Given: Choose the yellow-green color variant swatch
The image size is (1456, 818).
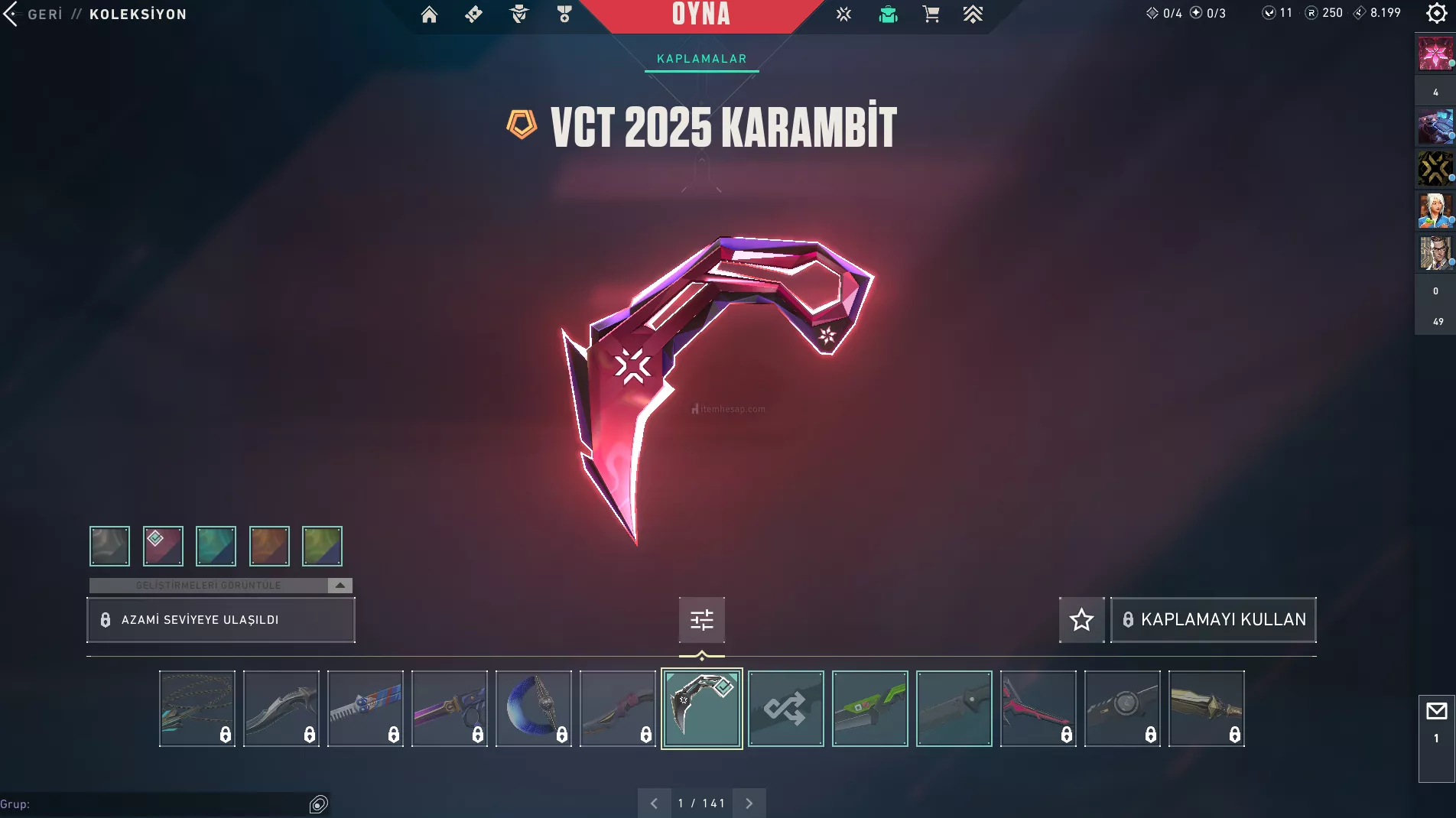Looking at the screenshot, I should tap(322, 546).
